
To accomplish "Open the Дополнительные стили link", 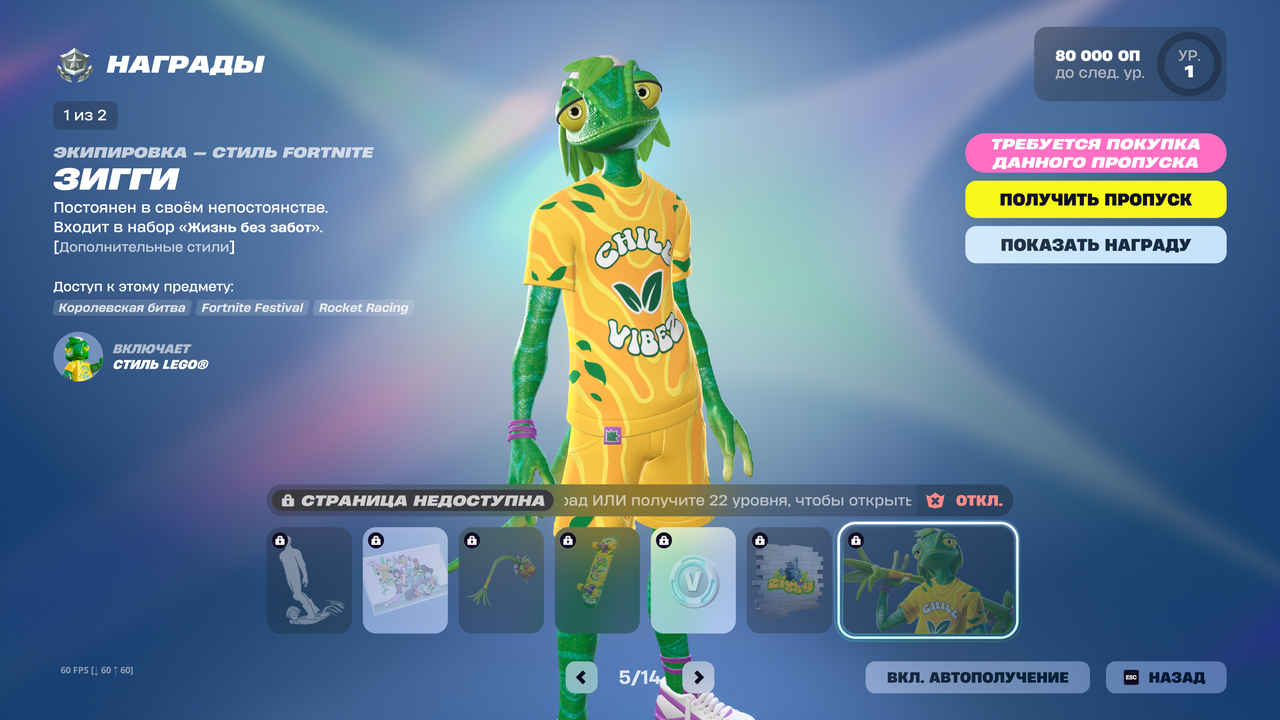I will (x=145, y=247).
